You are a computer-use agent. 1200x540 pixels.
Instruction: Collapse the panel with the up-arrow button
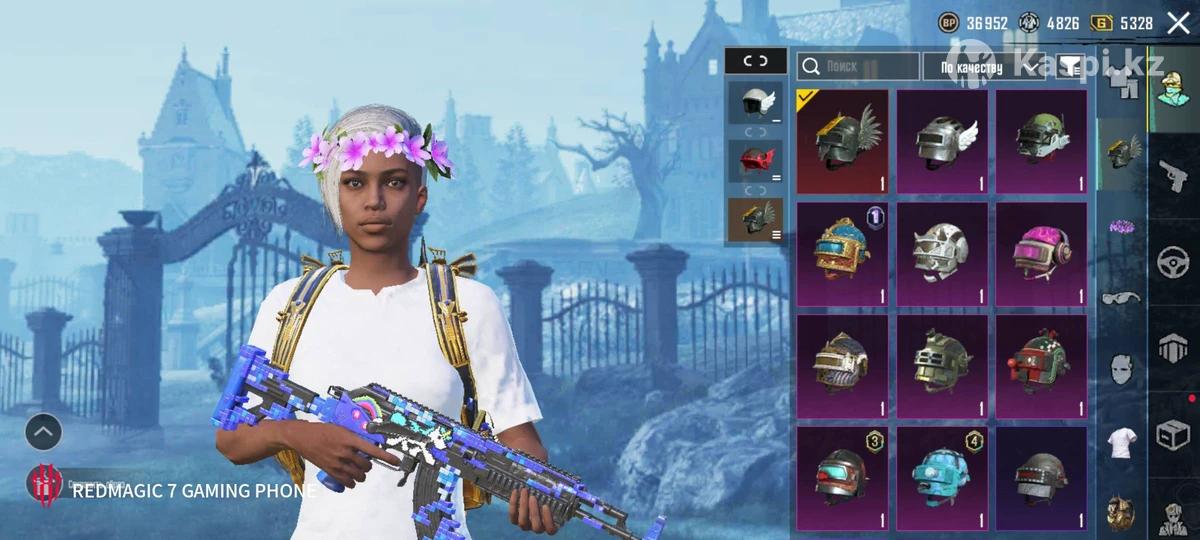coord(43,432)
